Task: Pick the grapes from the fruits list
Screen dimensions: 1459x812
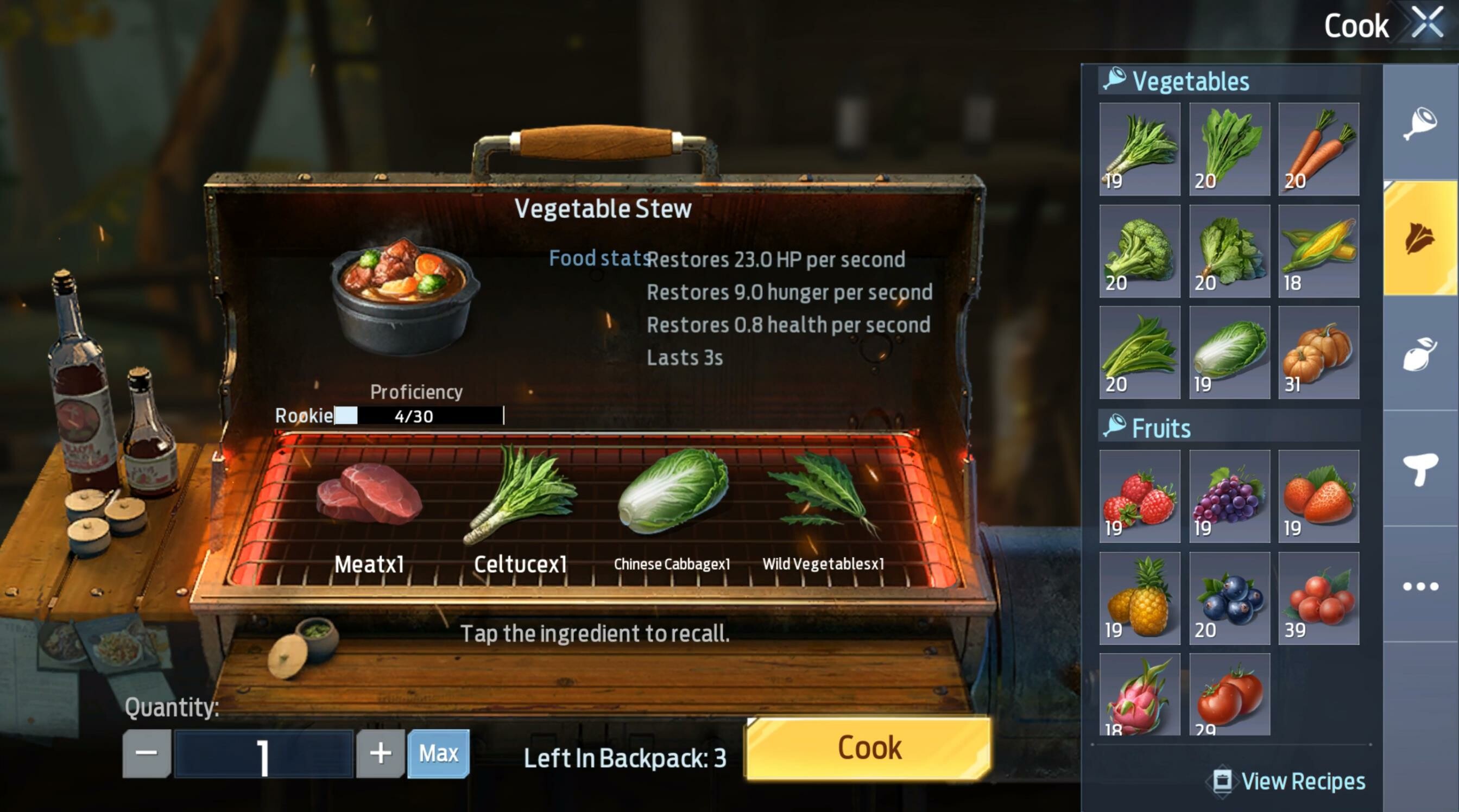Action: 1229,496
